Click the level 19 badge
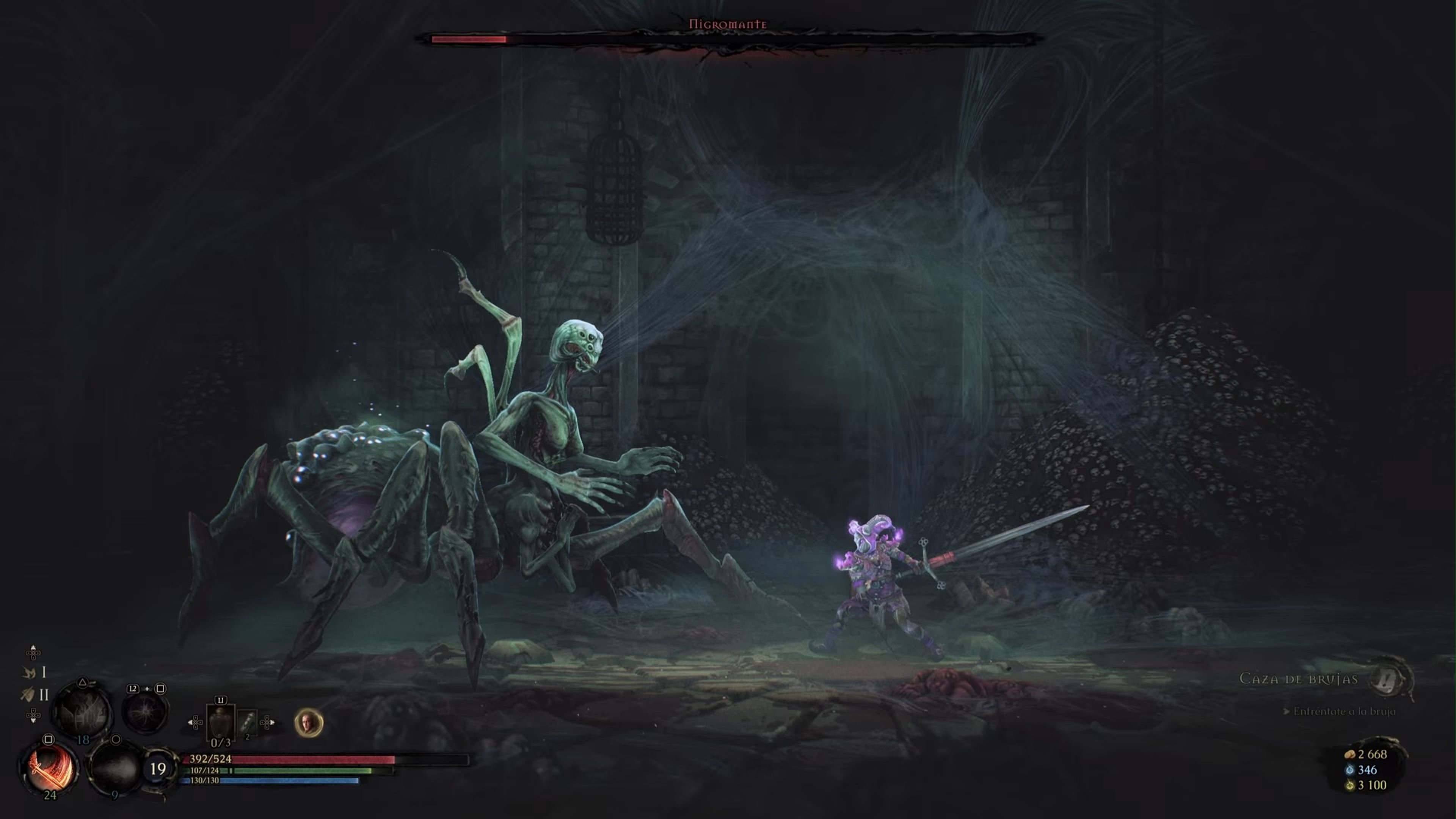This screenshot has height=819, width=1456. pos(158,767)
